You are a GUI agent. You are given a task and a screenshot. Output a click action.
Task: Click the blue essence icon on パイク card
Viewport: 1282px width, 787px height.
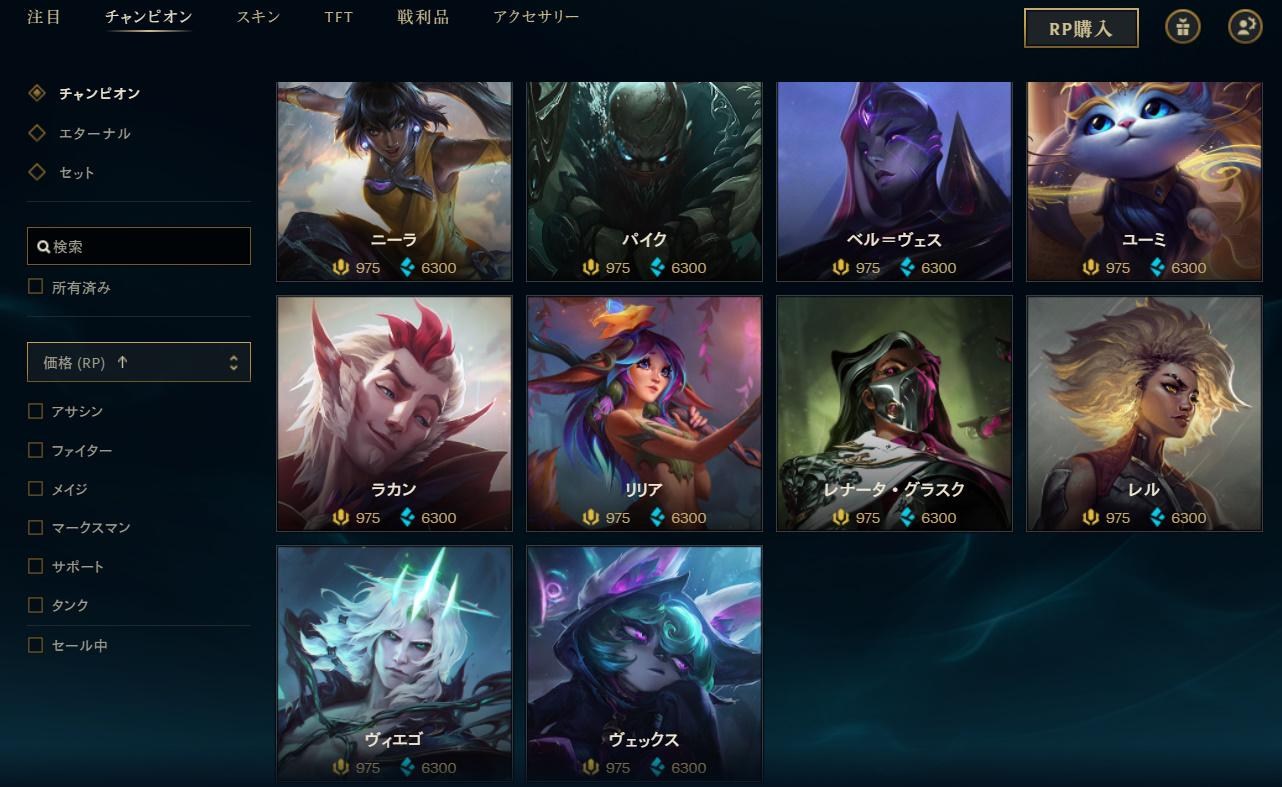pyautogui.click(x=656, y=267)
